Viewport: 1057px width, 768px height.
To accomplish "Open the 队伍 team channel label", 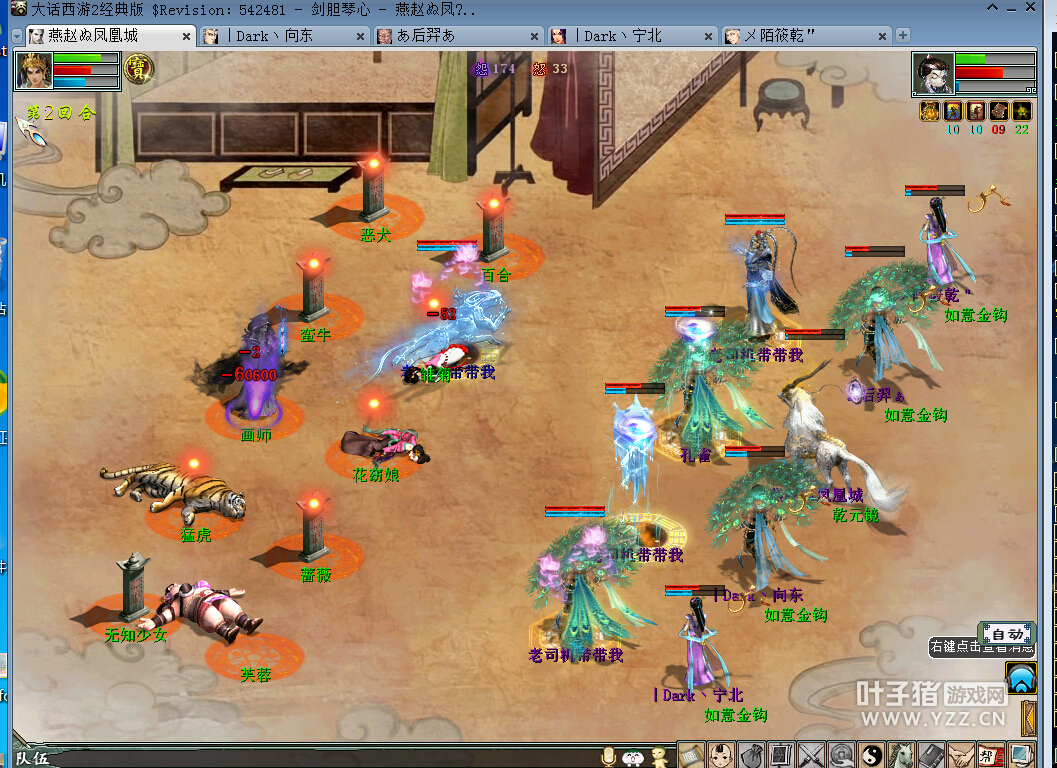I will click(32, 758).
